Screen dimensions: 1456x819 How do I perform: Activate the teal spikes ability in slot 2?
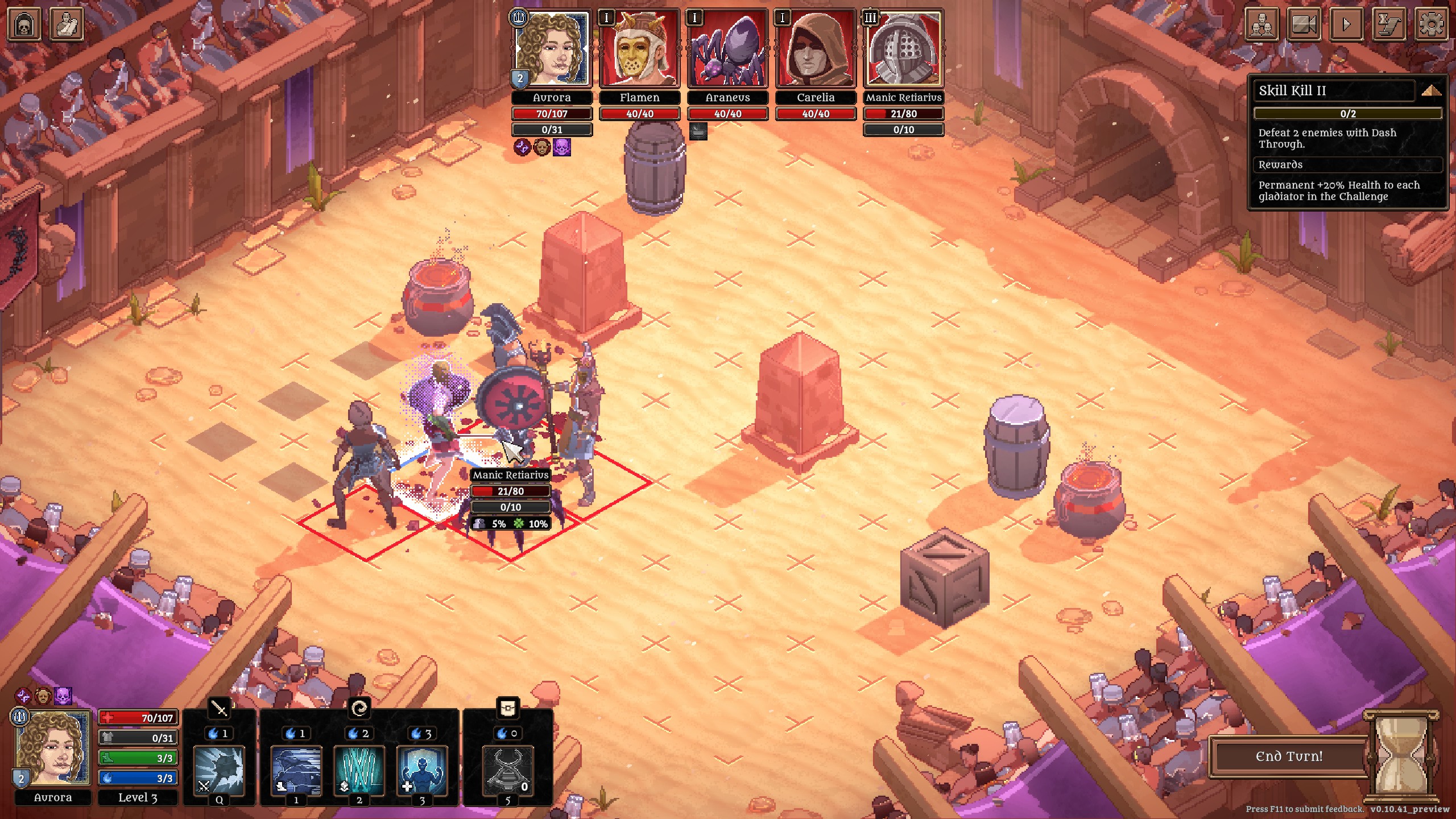(x=359, y=771)
